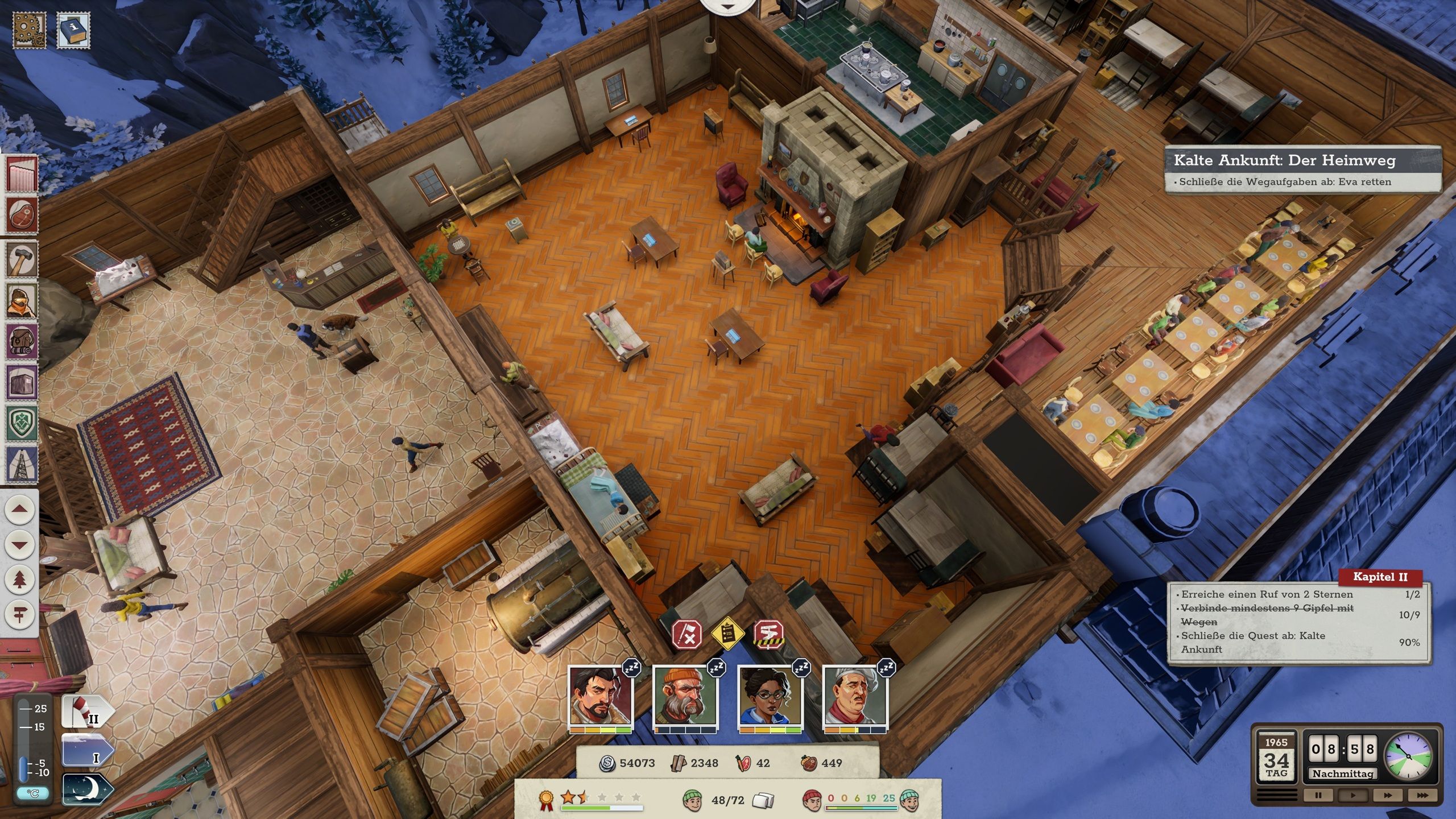This screenshot has width=1456, height=819.
Task: Set the game to double speed
Action: (x=1388, y=795)
